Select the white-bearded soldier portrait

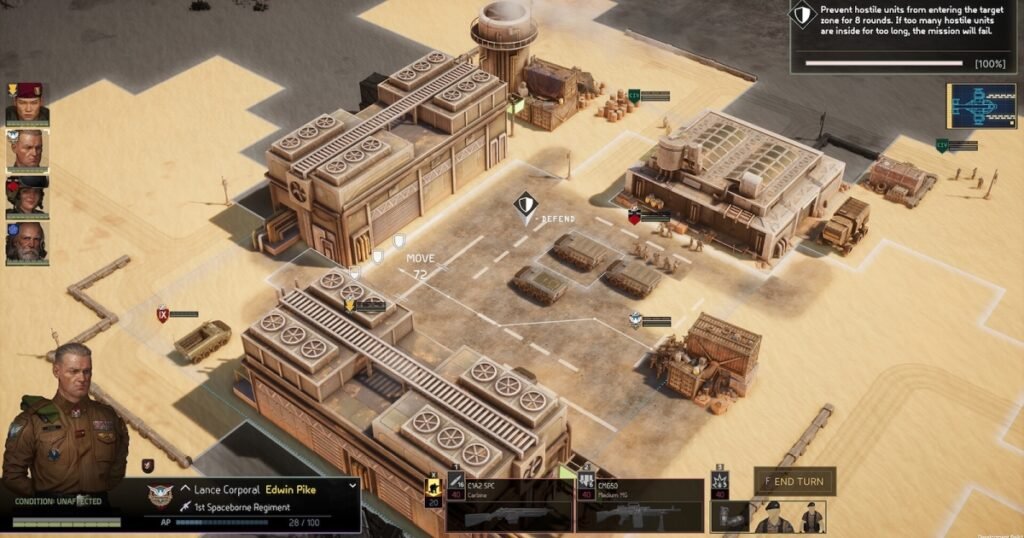(27, 243)
